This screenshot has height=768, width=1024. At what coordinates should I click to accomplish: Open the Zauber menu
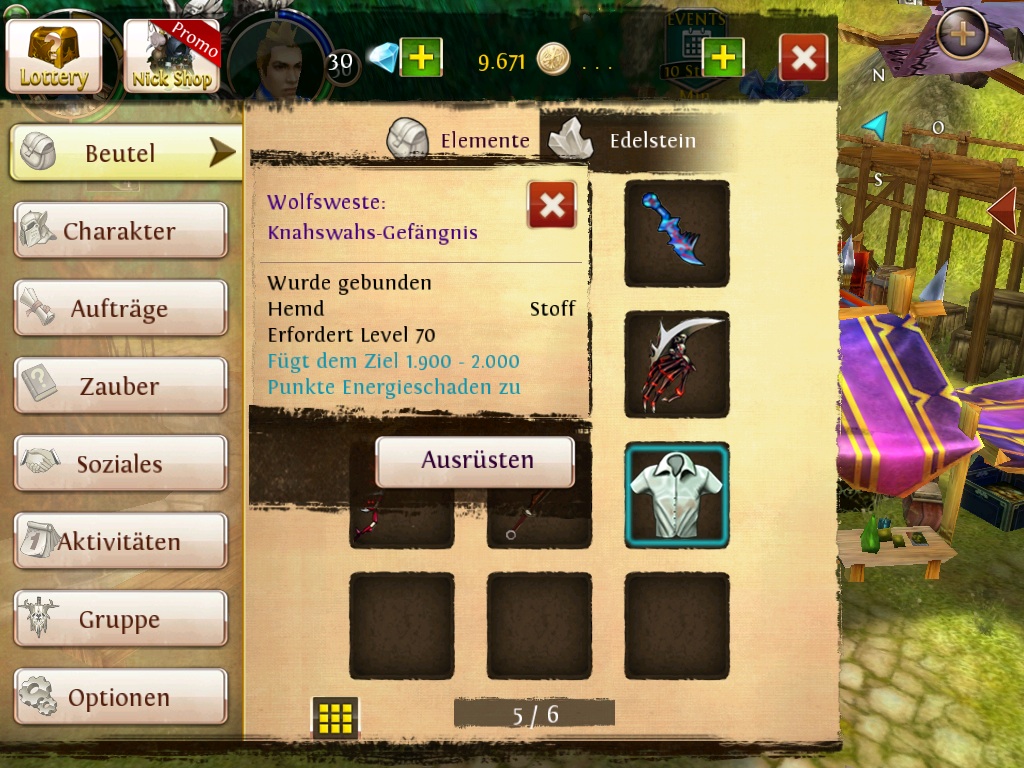coord(120,386)
